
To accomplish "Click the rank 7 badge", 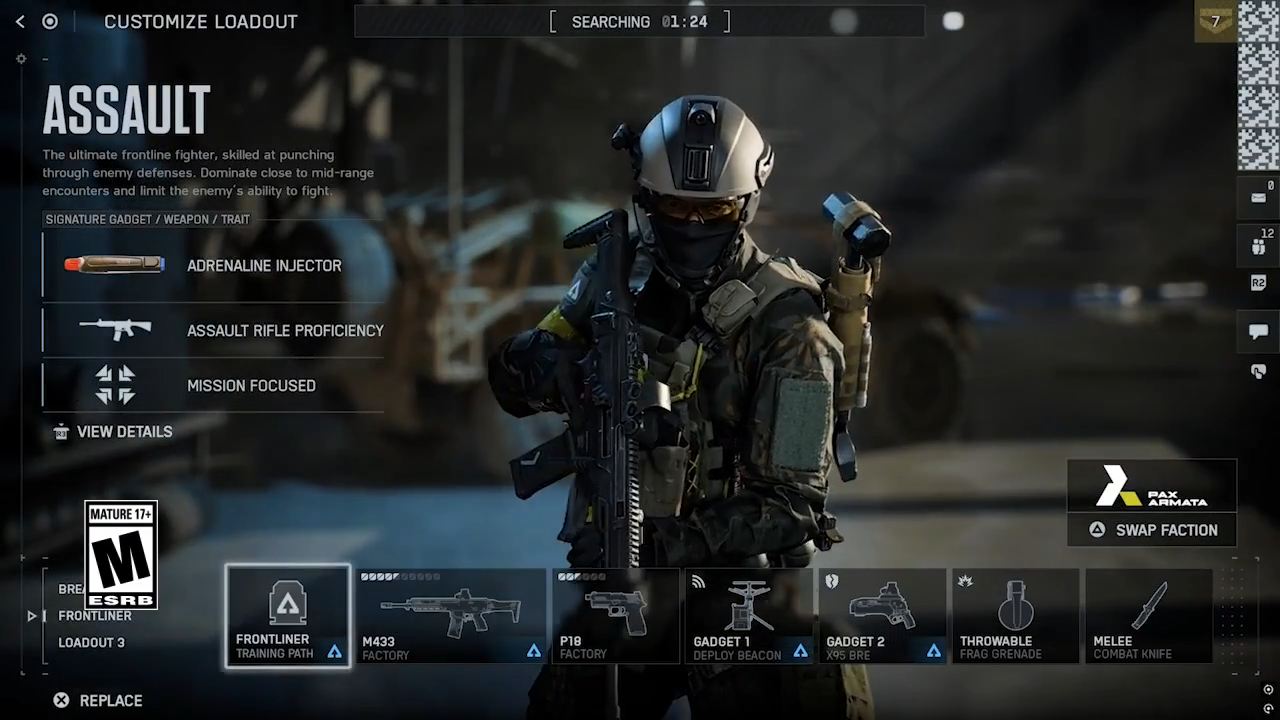I will [x=1215, y=21].
